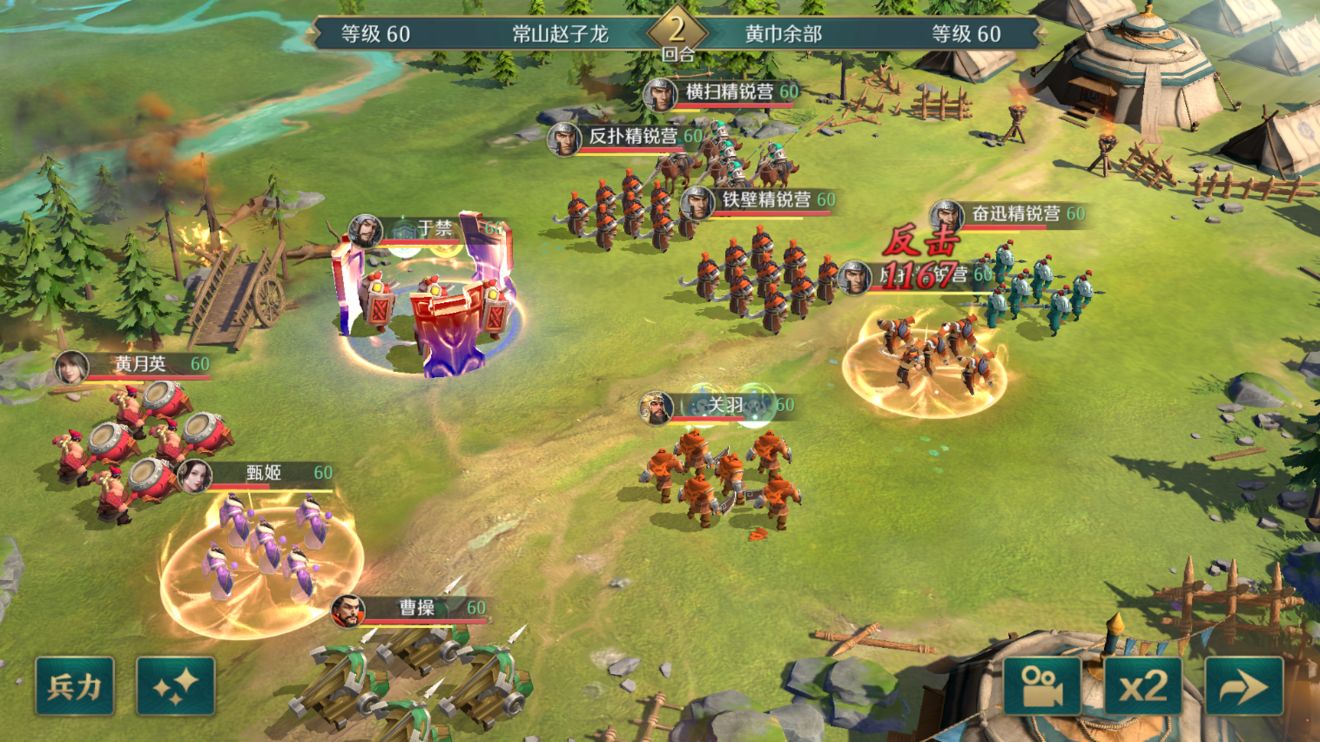Change the x2 battle speed
The image size is (1320, 742).
pyautogui.click(x=1143, y=686)
